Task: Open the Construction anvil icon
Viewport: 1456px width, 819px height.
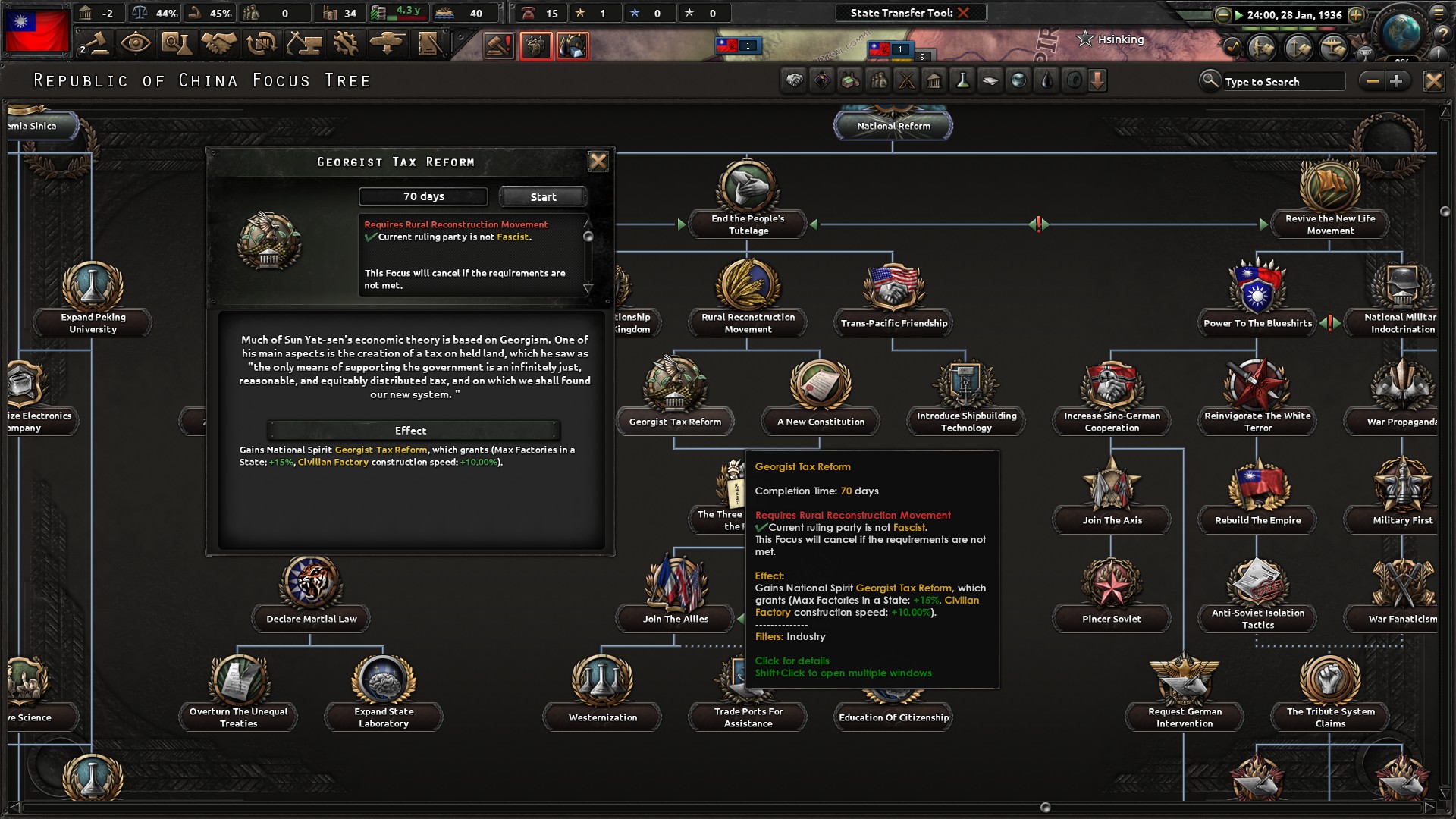Action: point(305,43)
